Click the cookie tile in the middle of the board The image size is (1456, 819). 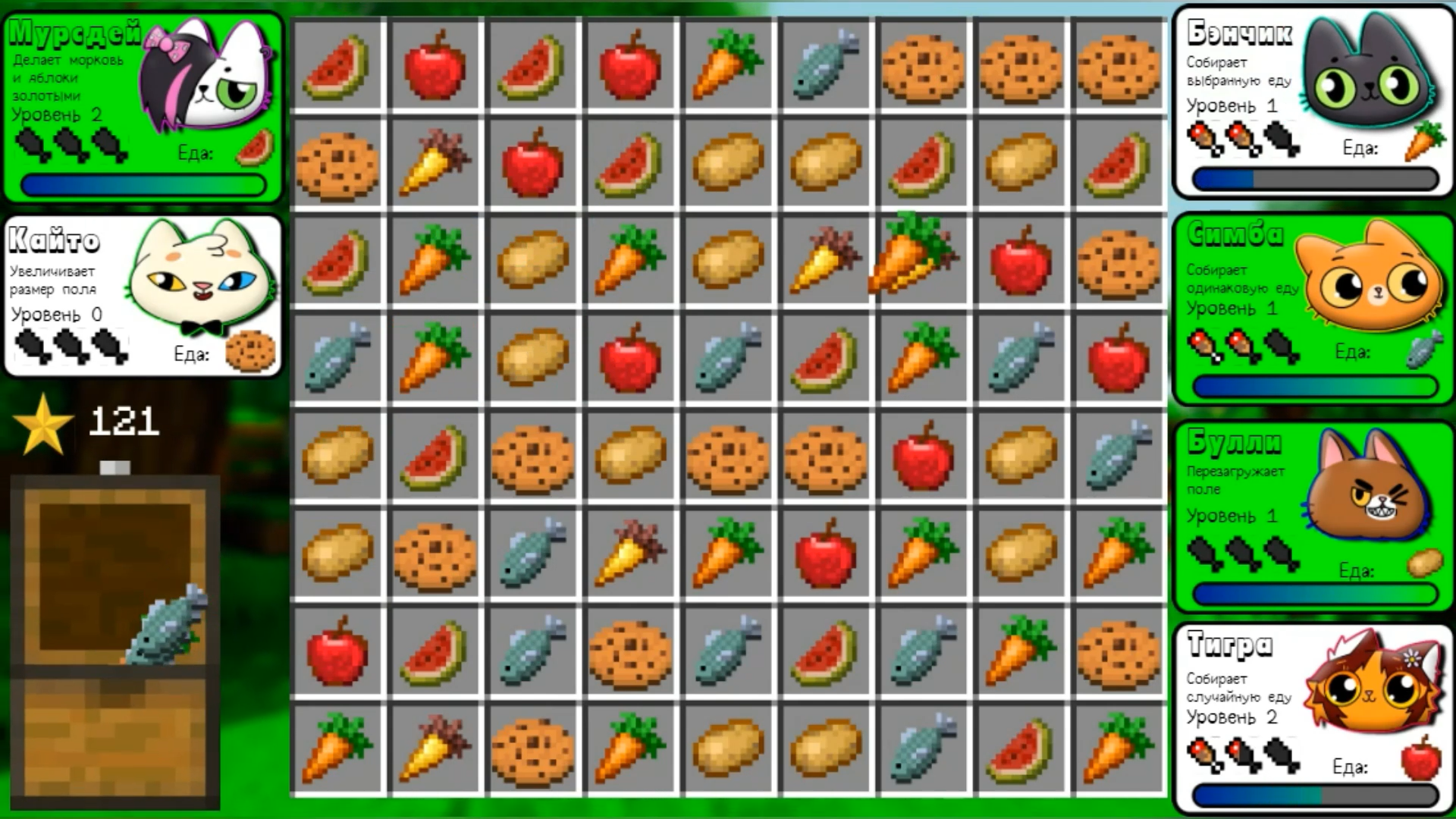(x=726, y=455)
